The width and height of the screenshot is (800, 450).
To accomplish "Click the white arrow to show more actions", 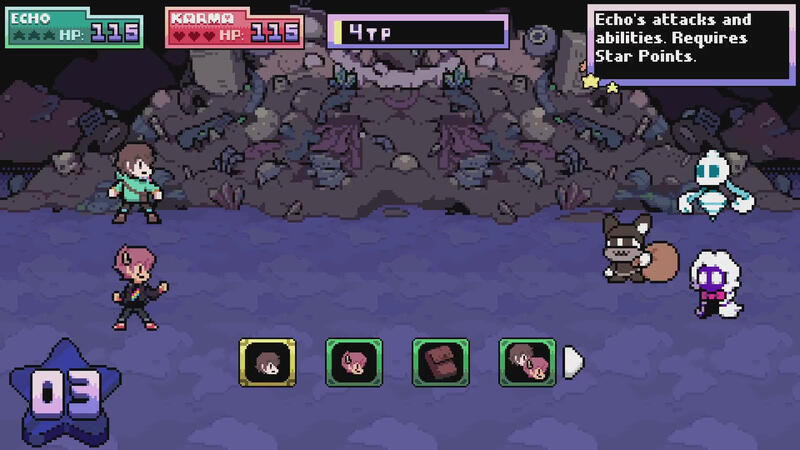I will tap(573, 361).
